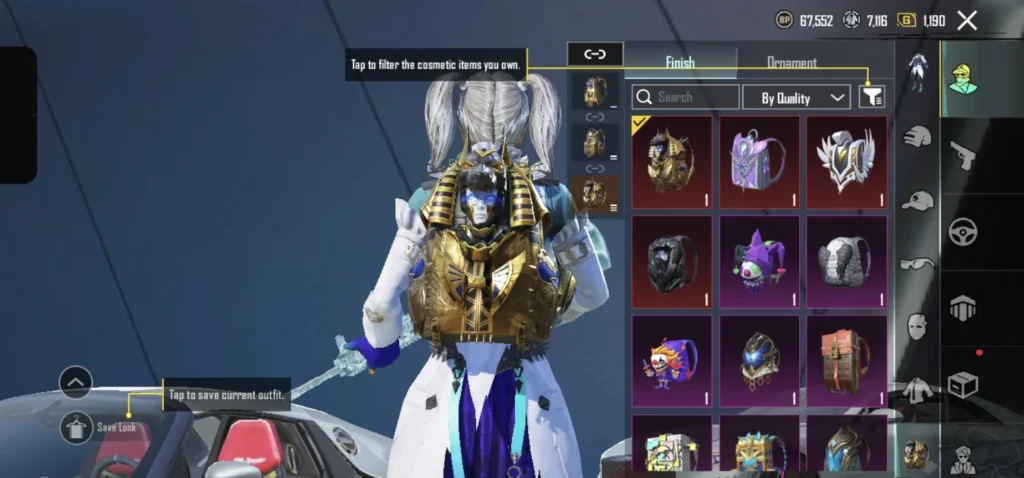Select the silver winged shield backpack

click(x=847, y=162)
